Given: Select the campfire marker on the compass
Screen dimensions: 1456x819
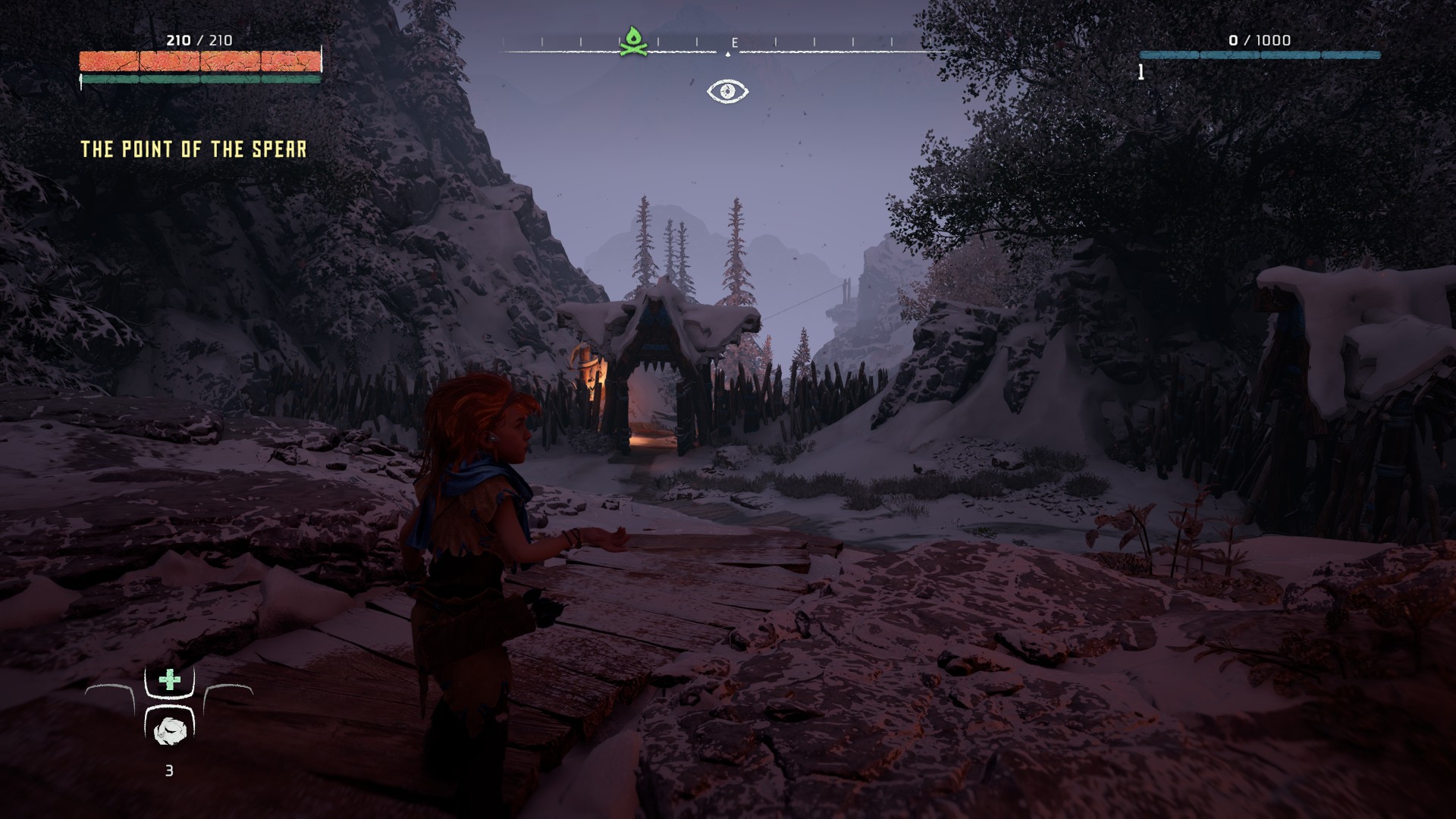Looking at the screenshot, I should pyautogui.click(x=632, y=42).
